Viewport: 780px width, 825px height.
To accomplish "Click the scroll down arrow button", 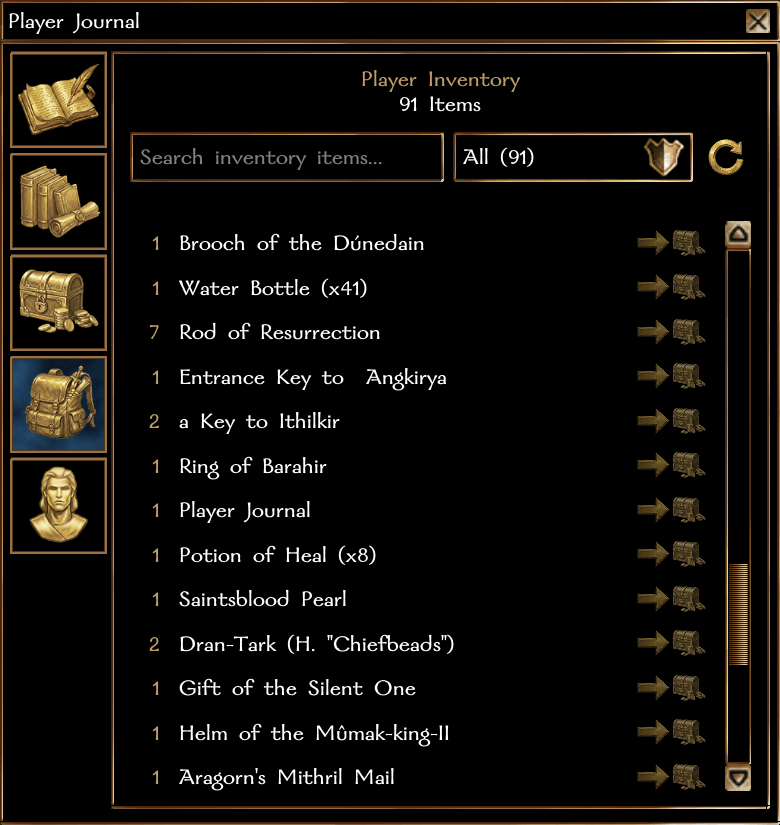I will (x=738, y=777).
